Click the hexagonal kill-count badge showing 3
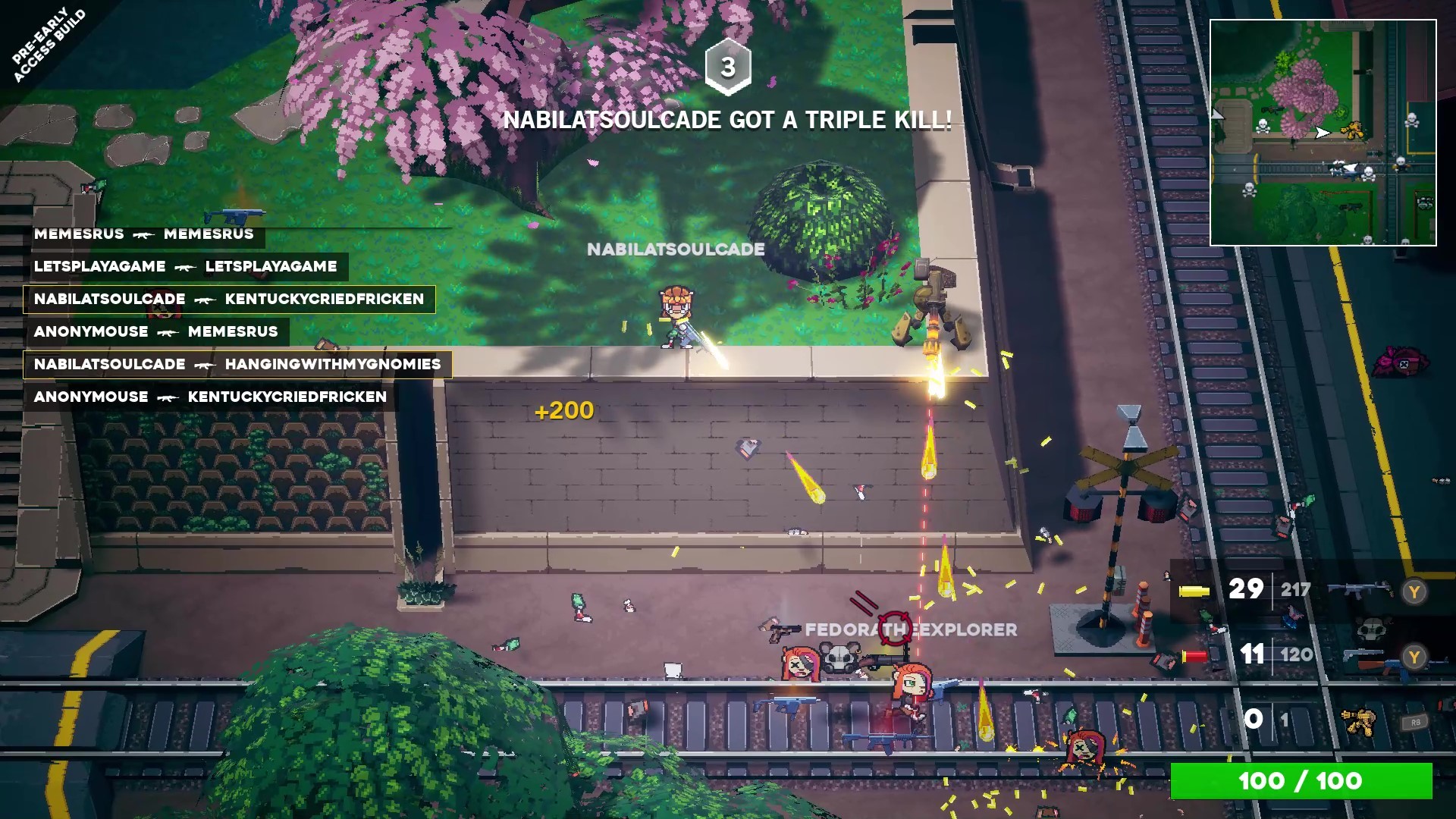 point(729,67)
